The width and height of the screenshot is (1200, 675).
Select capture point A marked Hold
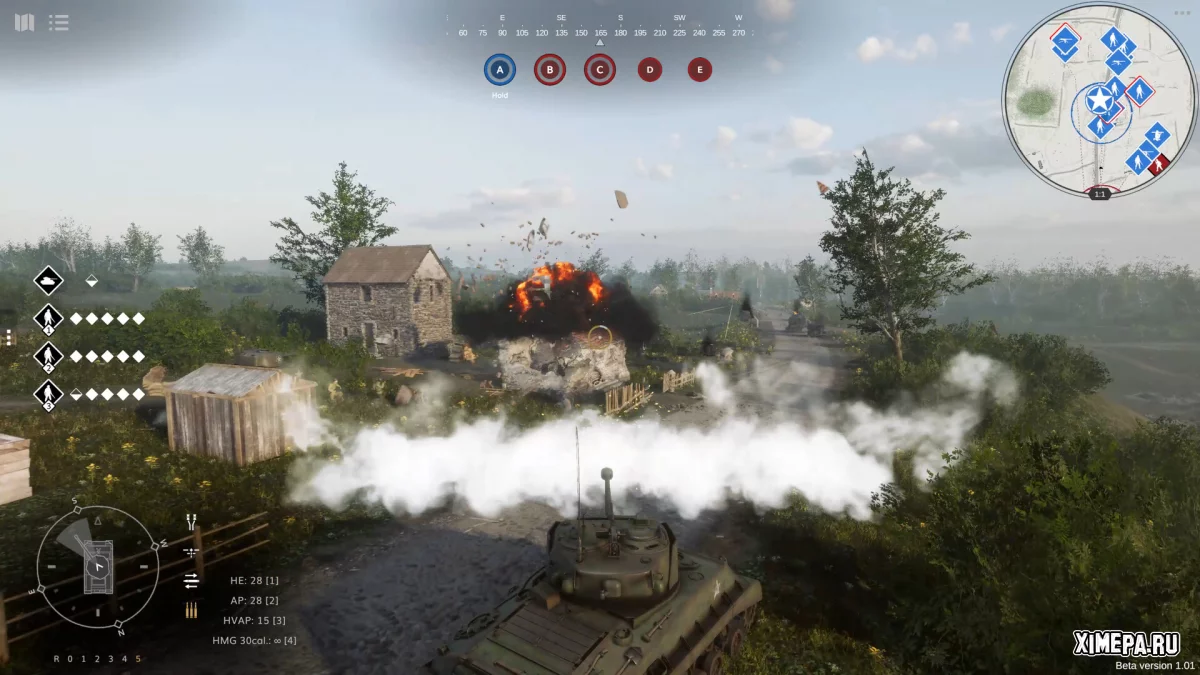(500, 70)
